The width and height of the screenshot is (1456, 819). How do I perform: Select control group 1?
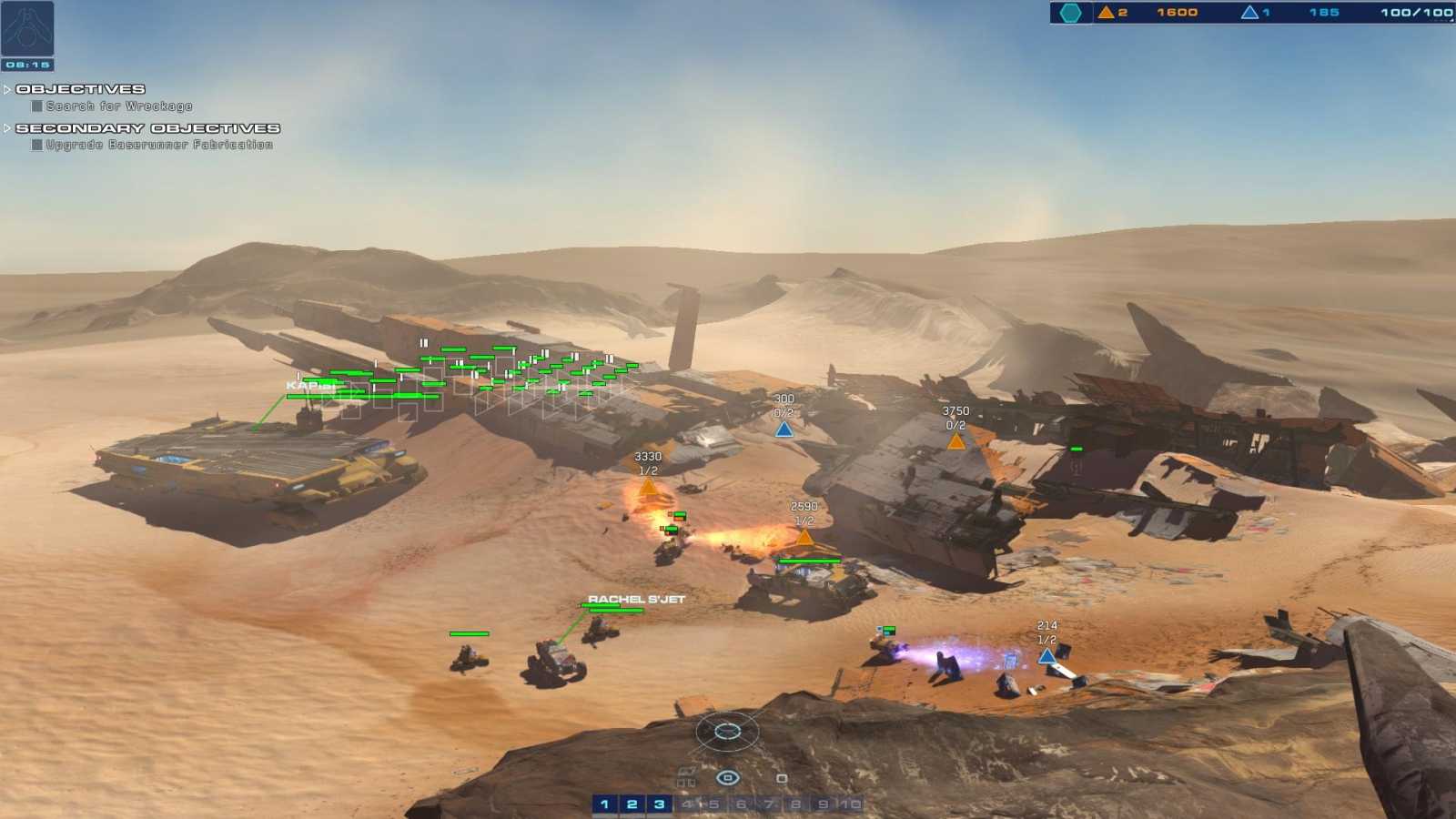(603, 804)
